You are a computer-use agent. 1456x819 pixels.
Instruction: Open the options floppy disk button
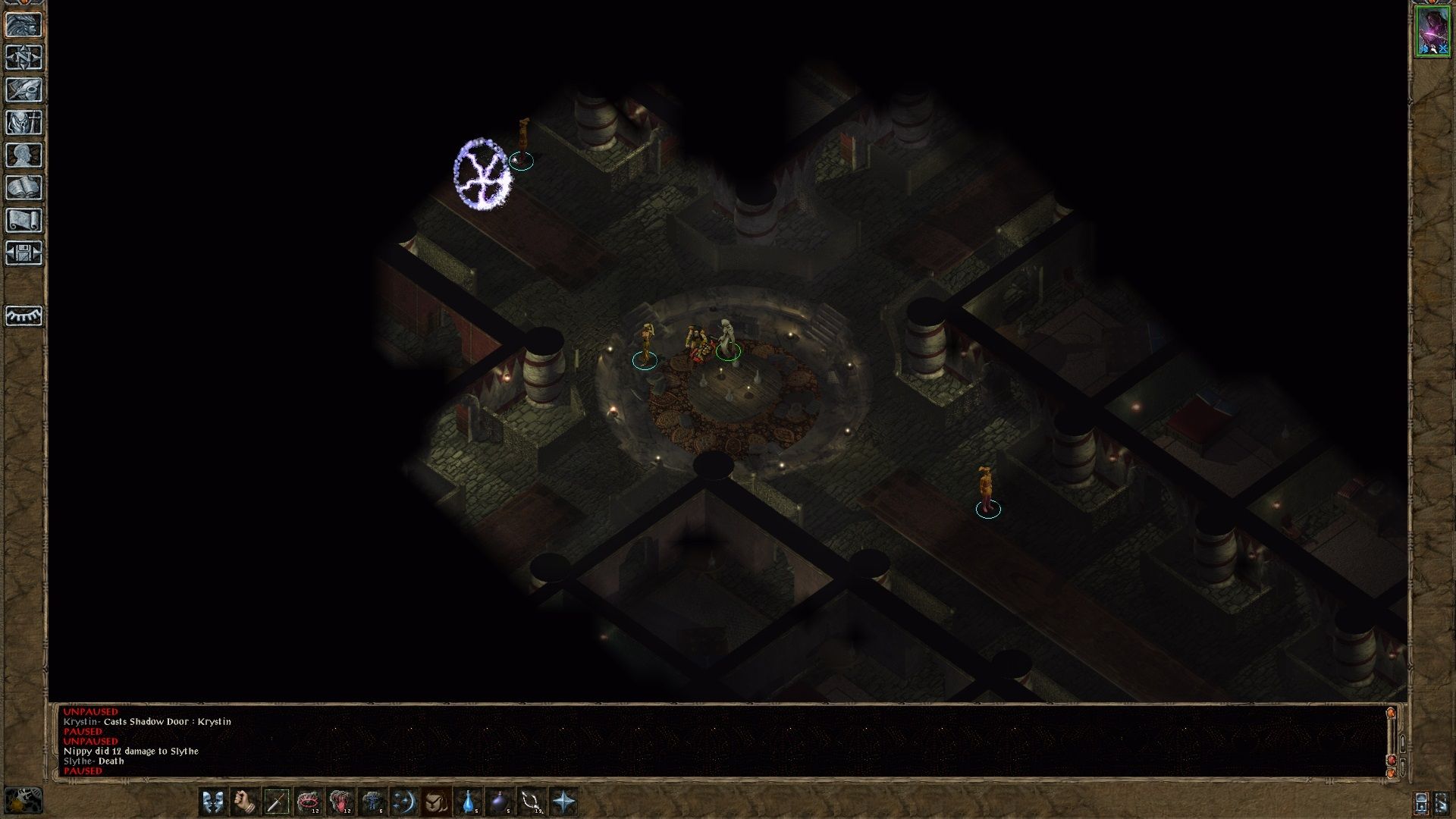click(x=24, y=253)
